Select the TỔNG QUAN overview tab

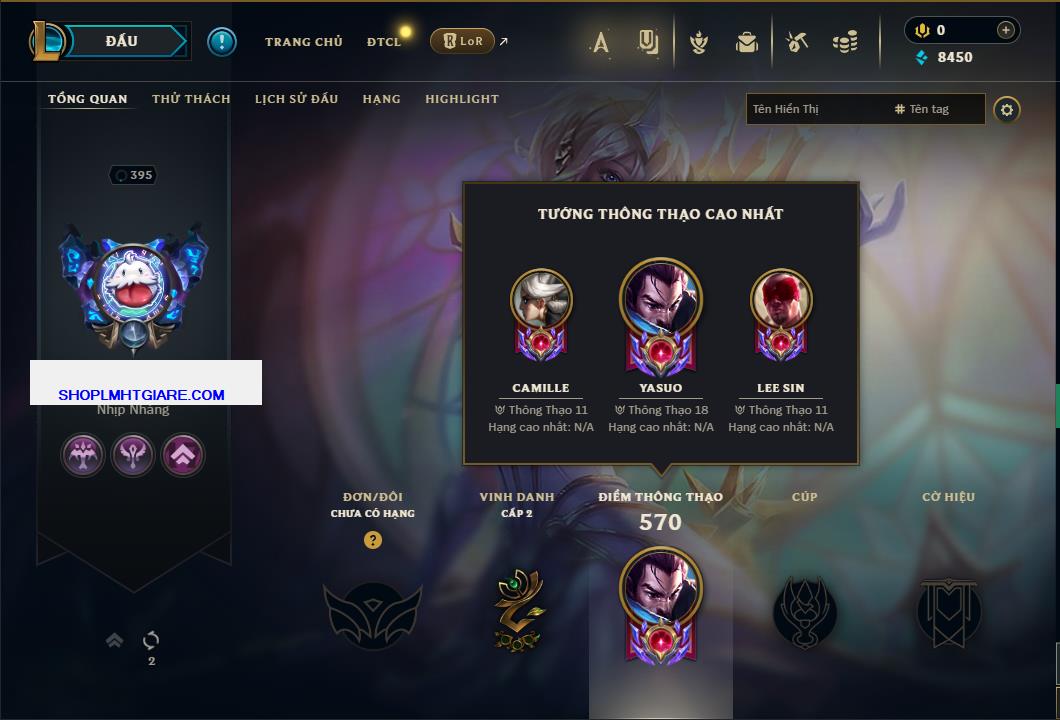coord(88,99)
